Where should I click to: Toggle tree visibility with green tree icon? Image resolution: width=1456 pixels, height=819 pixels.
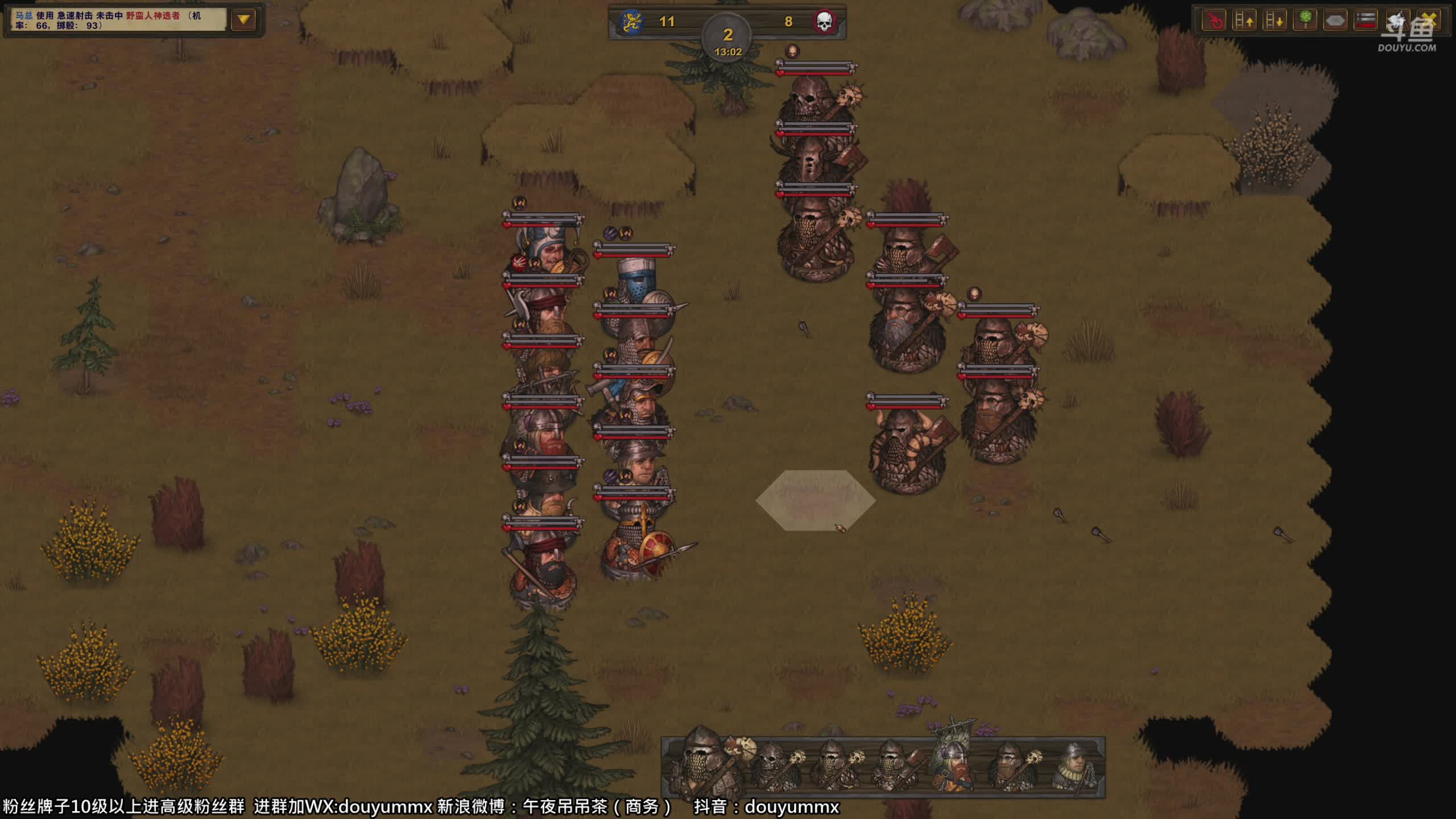[x=1305, y=21]
